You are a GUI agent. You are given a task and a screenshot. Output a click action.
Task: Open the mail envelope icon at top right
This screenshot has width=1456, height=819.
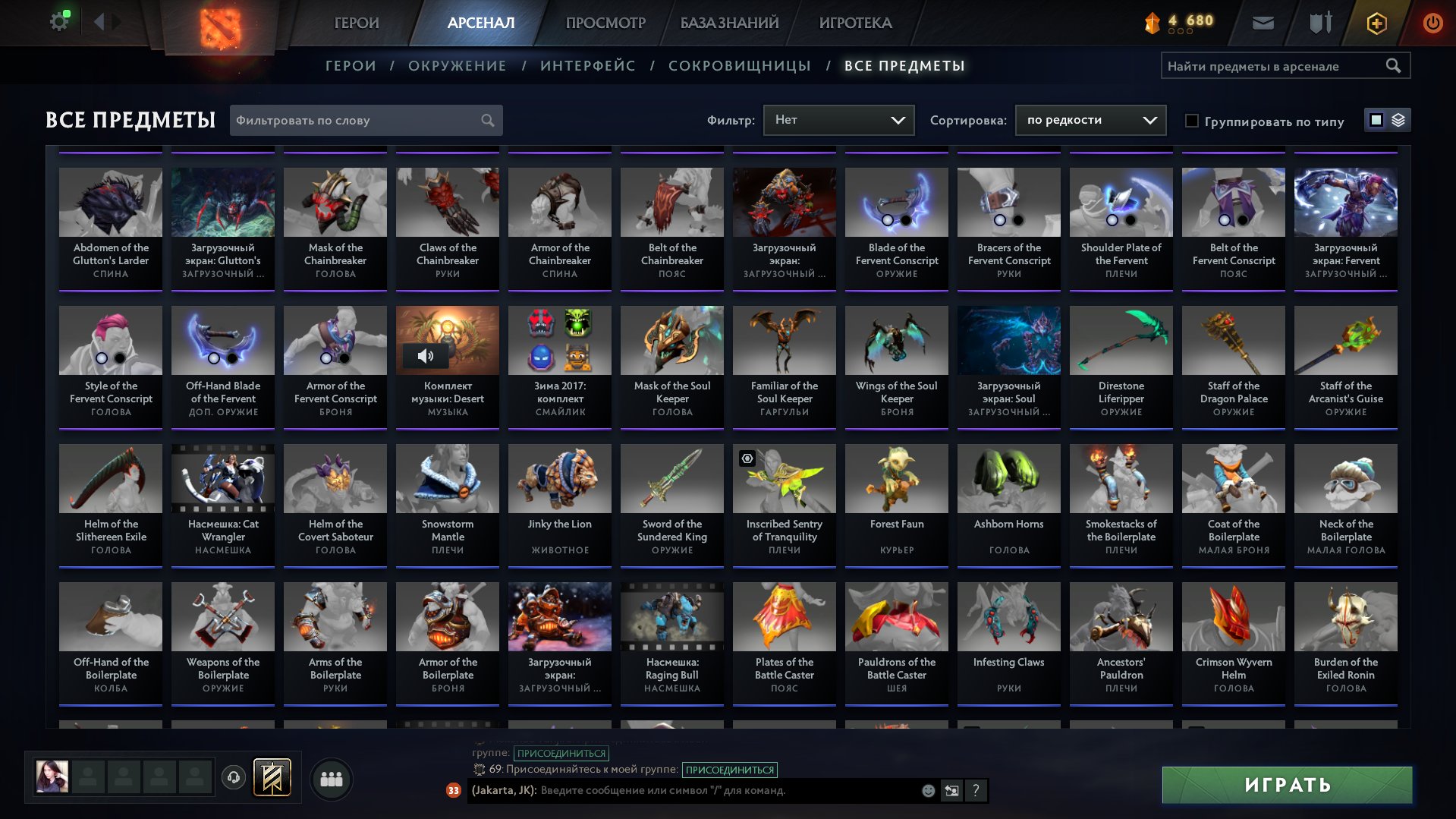pyautogui.click(x=1262, y=23)
